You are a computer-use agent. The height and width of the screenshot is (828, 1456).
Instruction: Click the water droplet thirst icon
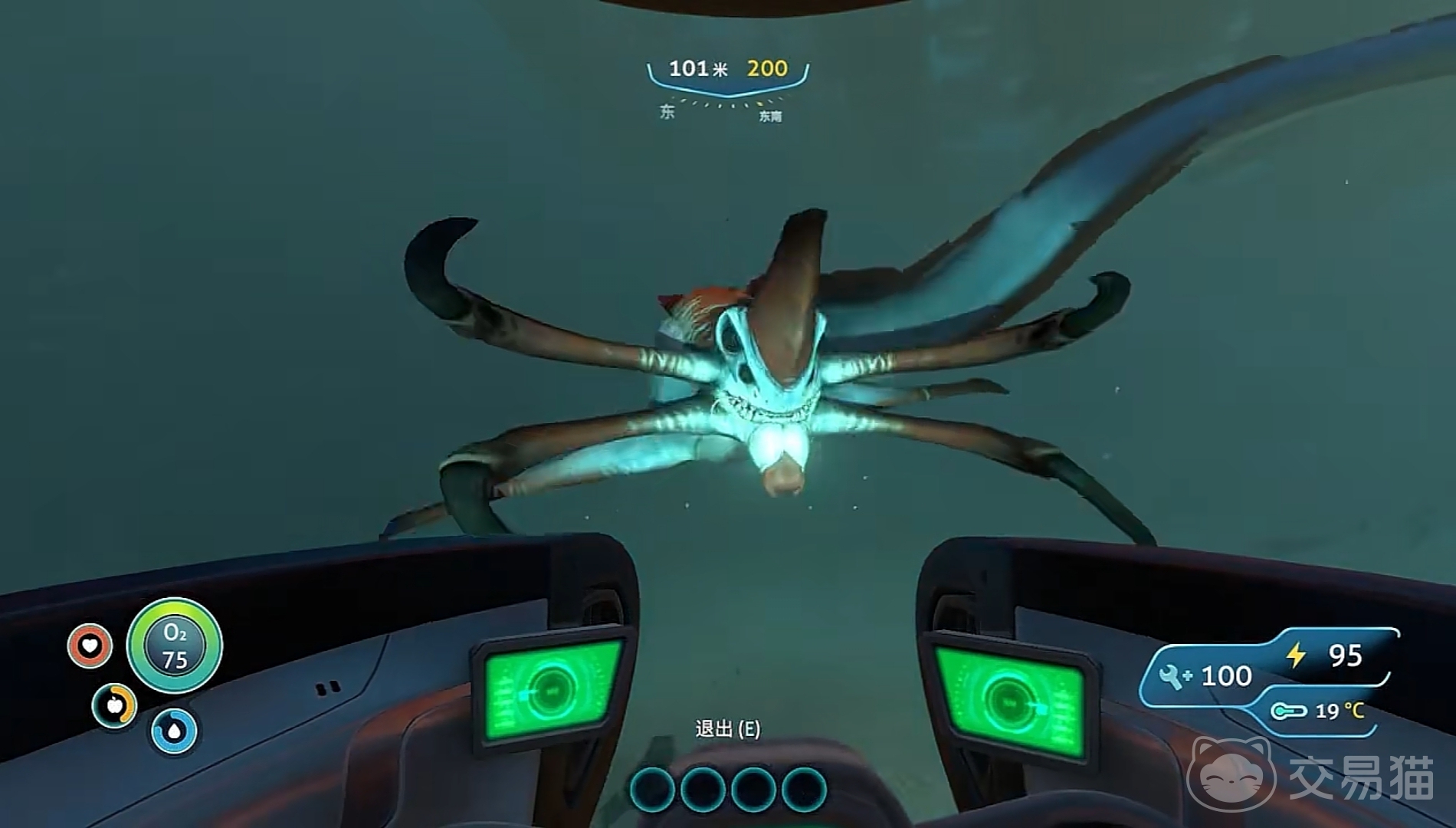tap(174, 731)
